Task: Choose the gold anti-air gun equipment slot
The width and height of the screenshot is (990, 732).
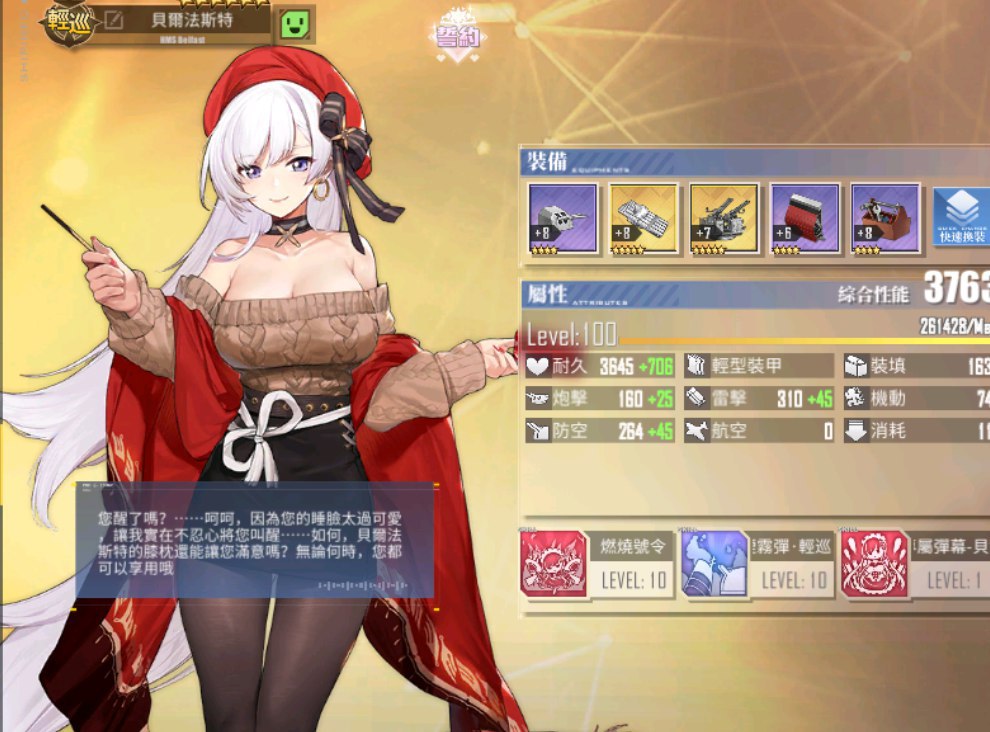Action: [723, 218]
